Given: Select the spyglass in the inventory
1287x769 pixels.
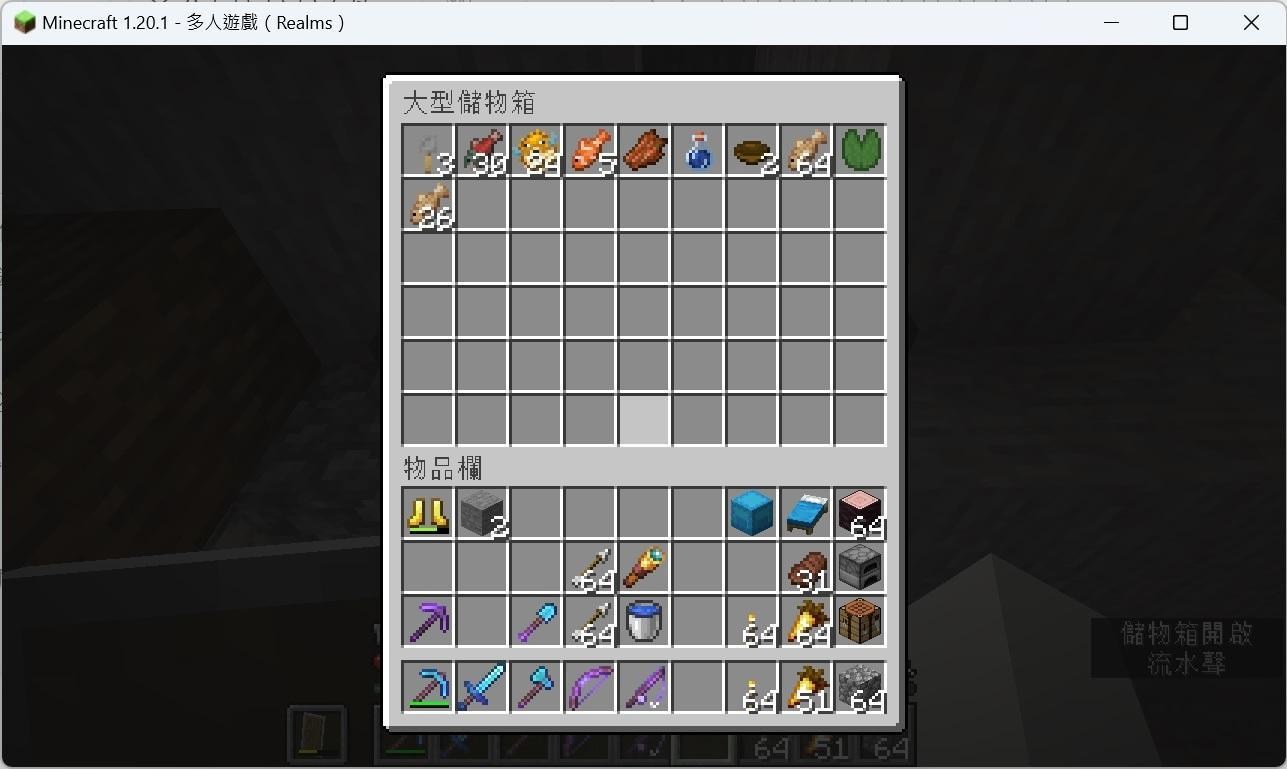Looking at the screenshot, I should click(643, 566).
